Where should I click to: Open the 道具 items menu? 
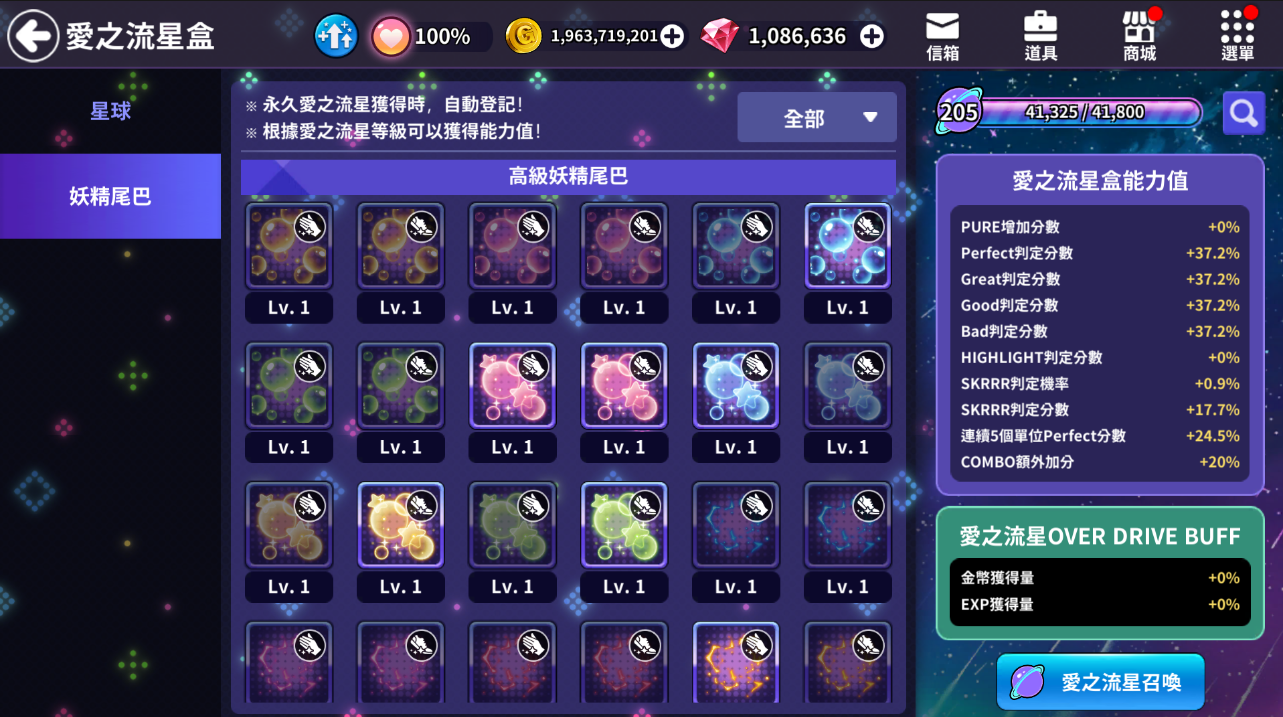pos(1040,37)
